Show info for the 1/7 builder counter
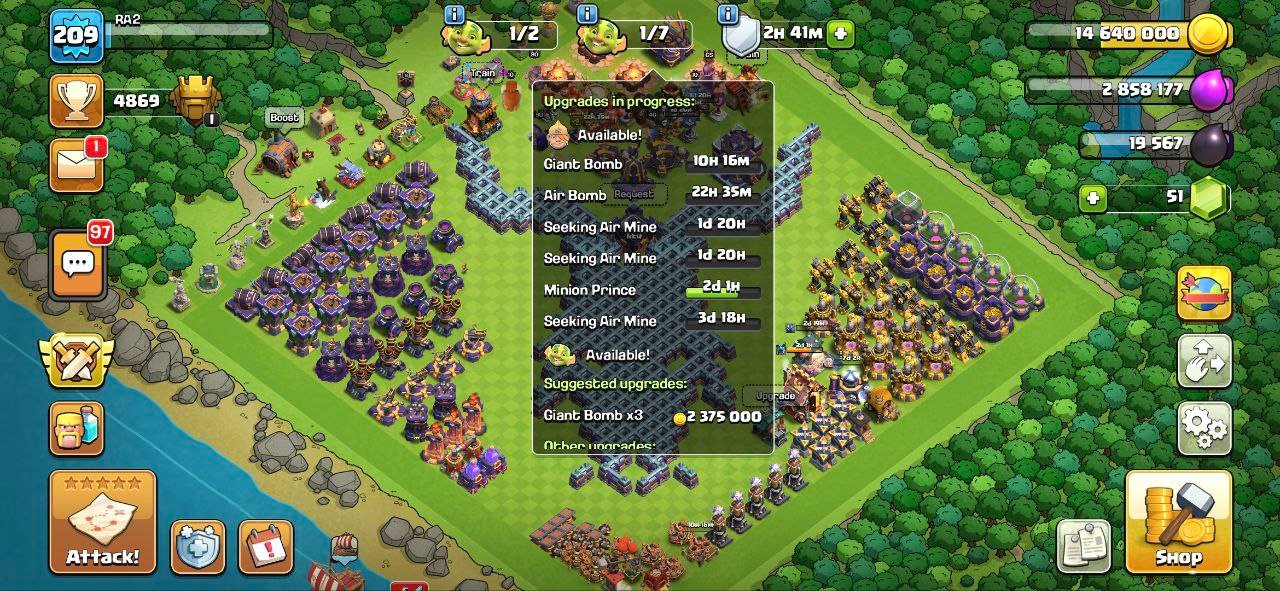The width and height of the screenshot is (1280, 591). coord(587,14)
